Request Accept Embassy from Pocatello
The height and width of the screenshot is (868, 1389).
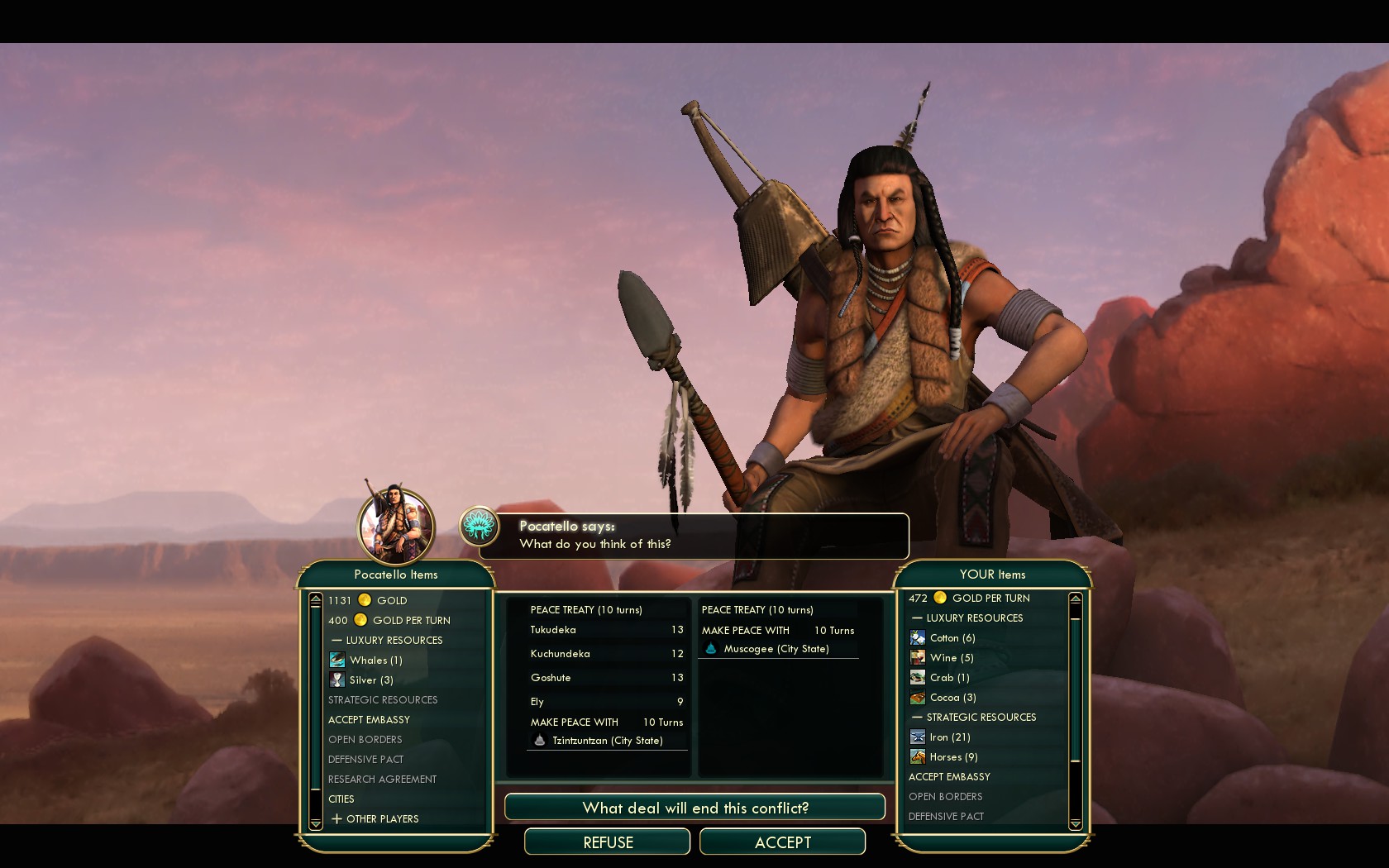369,719
